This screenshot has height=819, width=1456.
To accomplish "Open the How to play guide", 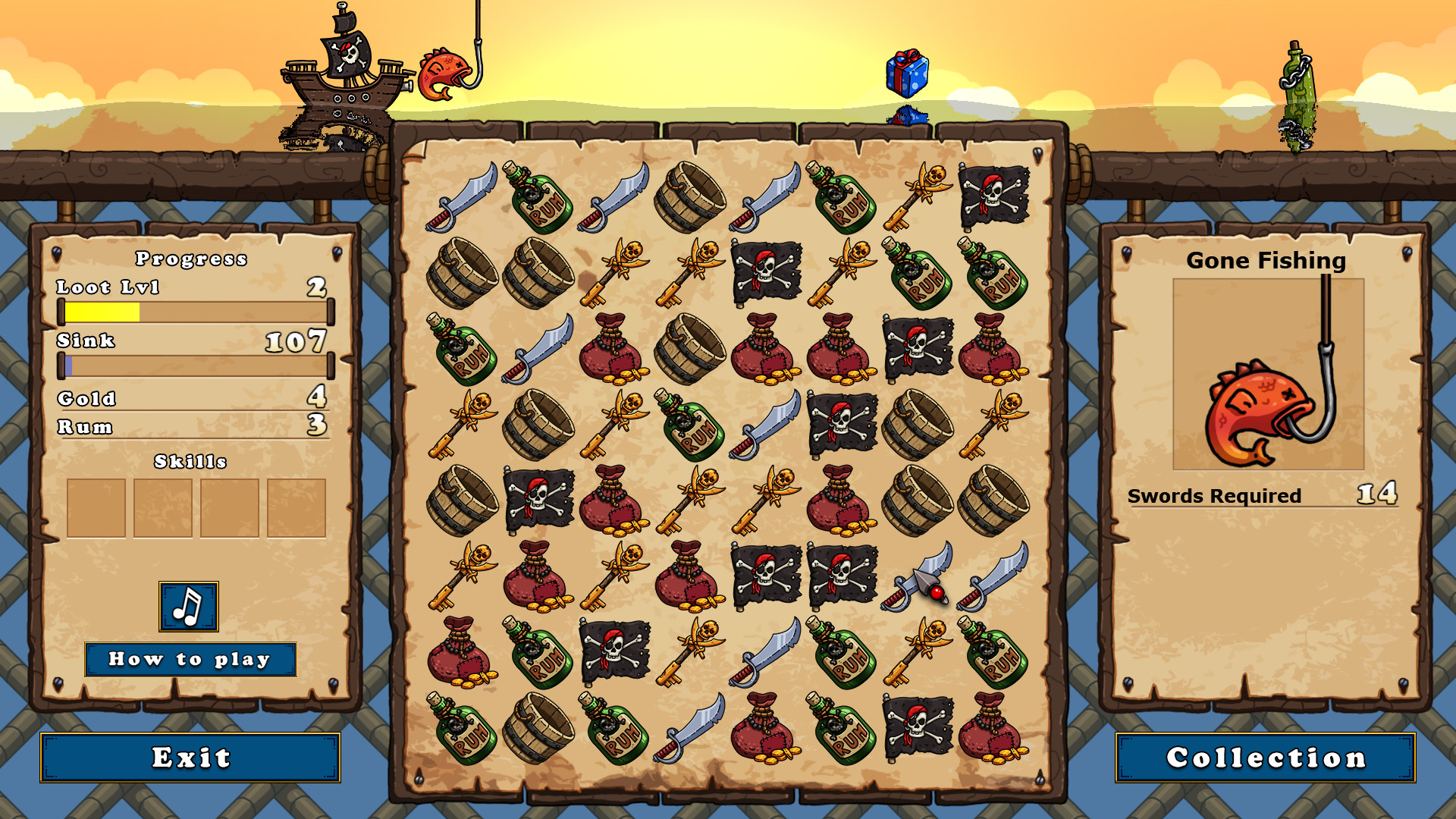I will coord(190,659).
